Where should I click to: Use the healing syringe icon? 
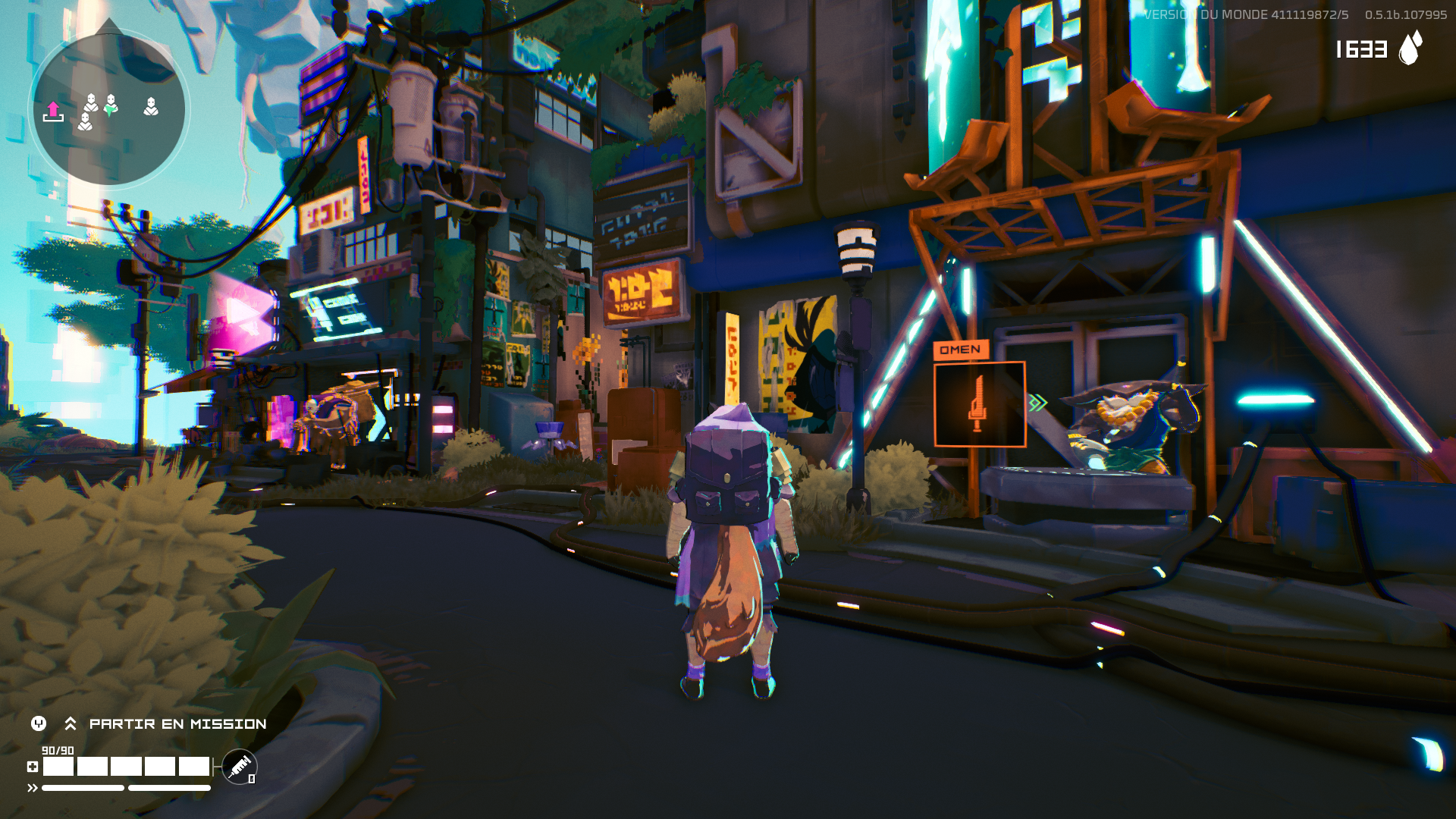coord(240,766)
